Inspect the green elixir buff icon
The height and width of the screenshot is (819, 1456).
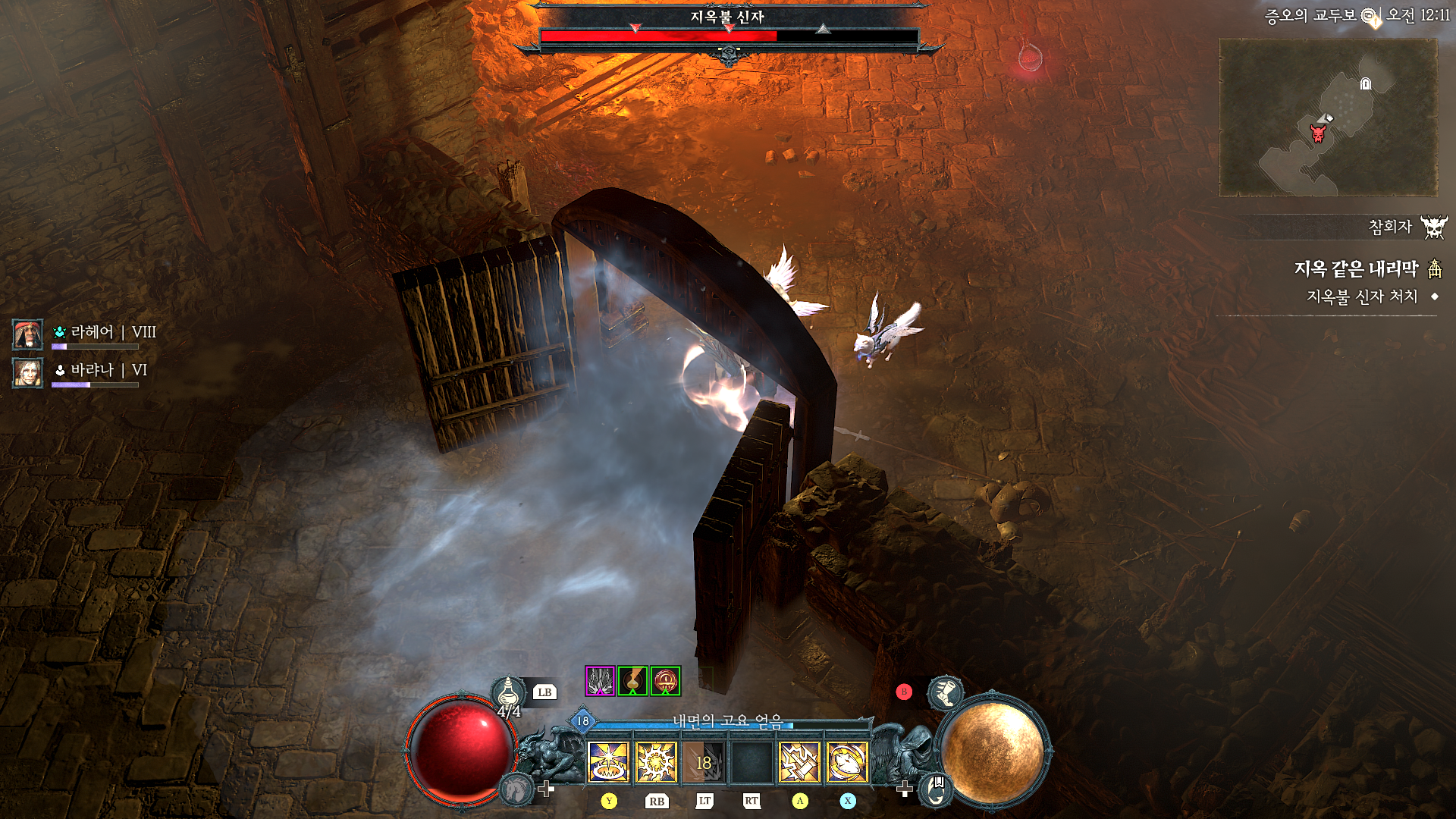(632, 681)
